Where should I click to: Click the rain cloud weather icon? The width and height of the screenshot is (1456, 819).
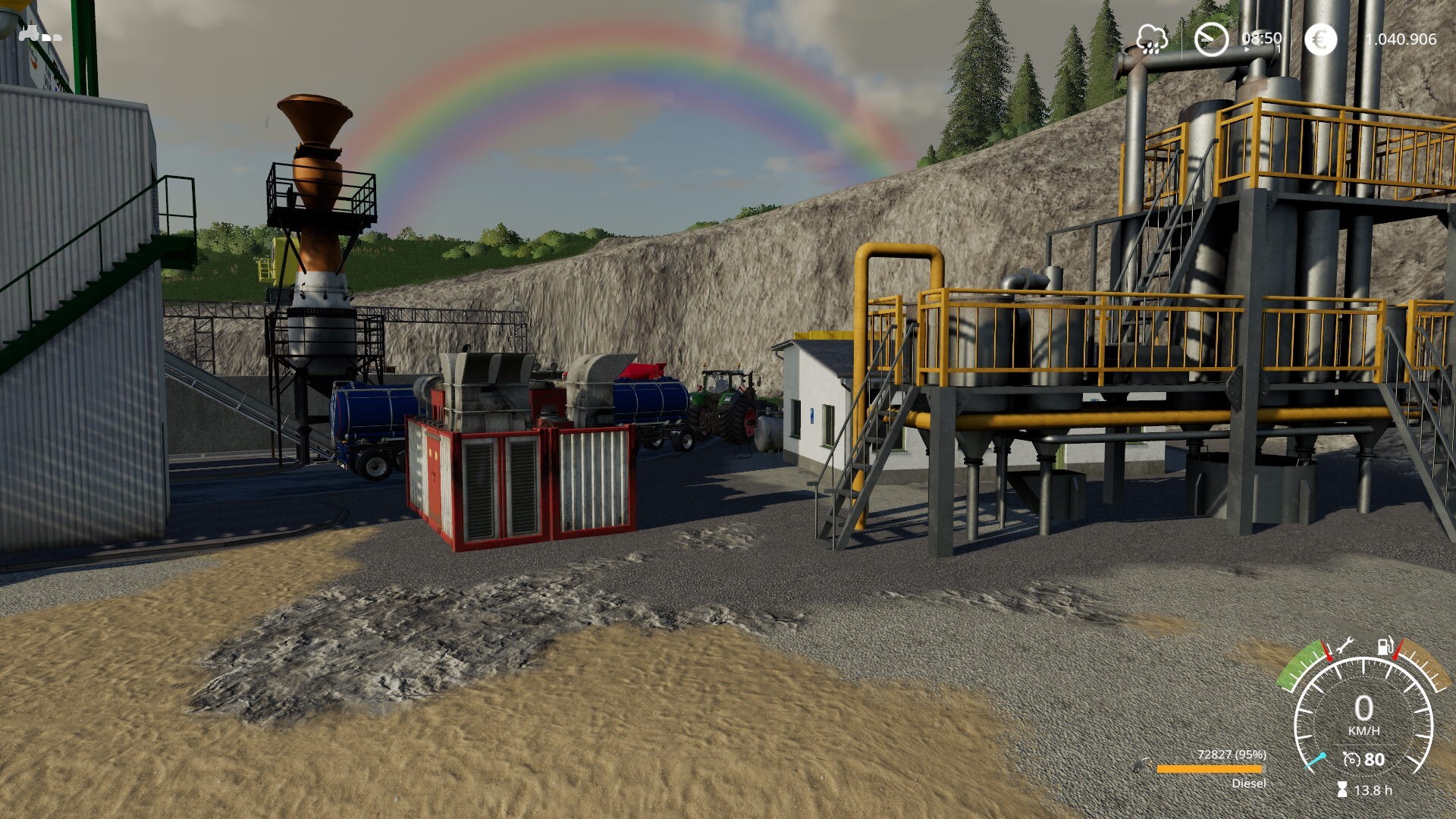coord(1152,39)
